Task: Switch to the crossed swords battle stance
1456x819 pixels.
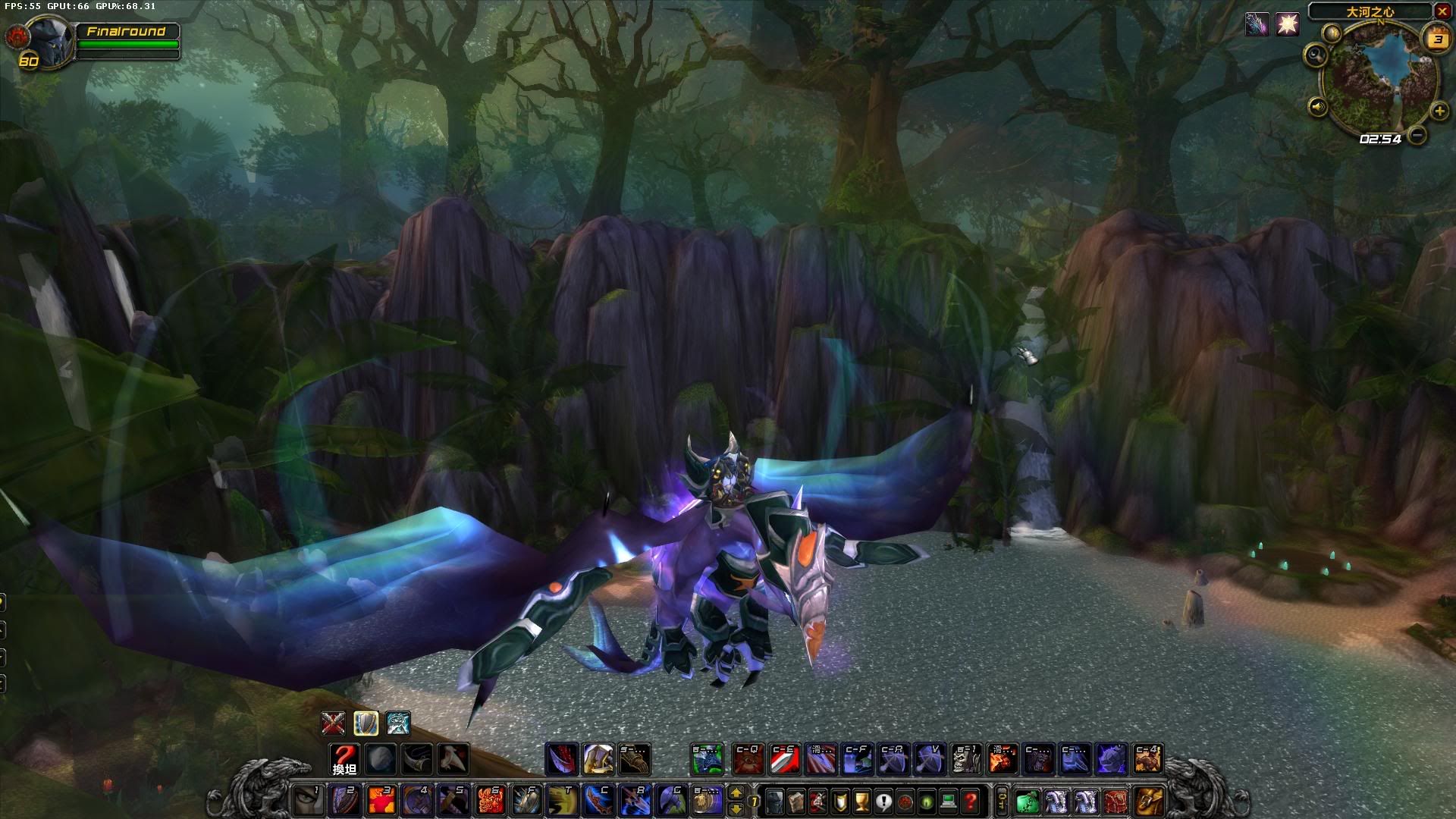Action: pos(333,723)
